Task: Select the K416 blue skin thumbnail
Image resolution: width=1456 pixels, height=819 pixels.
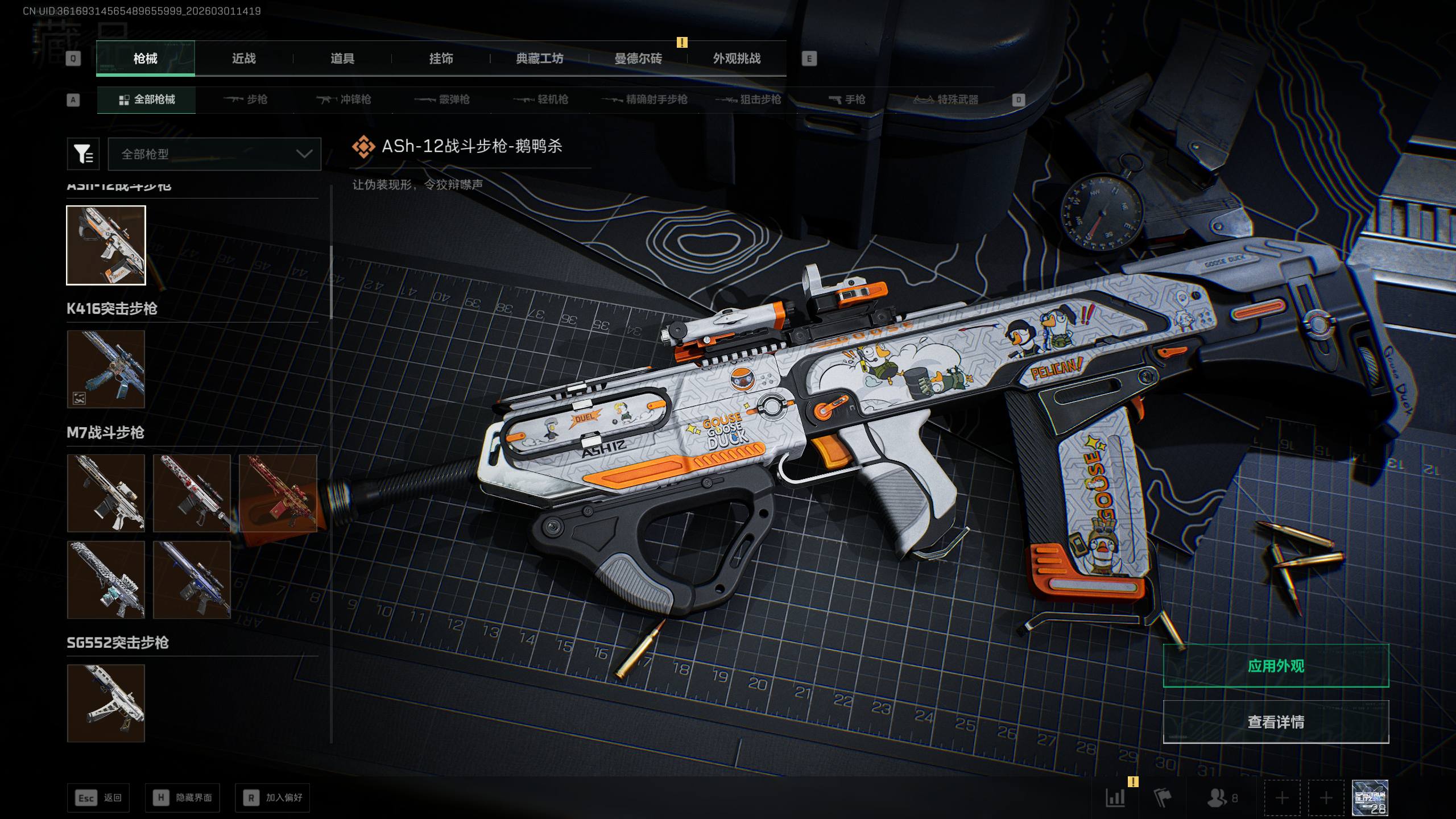Action: point(106,369)
